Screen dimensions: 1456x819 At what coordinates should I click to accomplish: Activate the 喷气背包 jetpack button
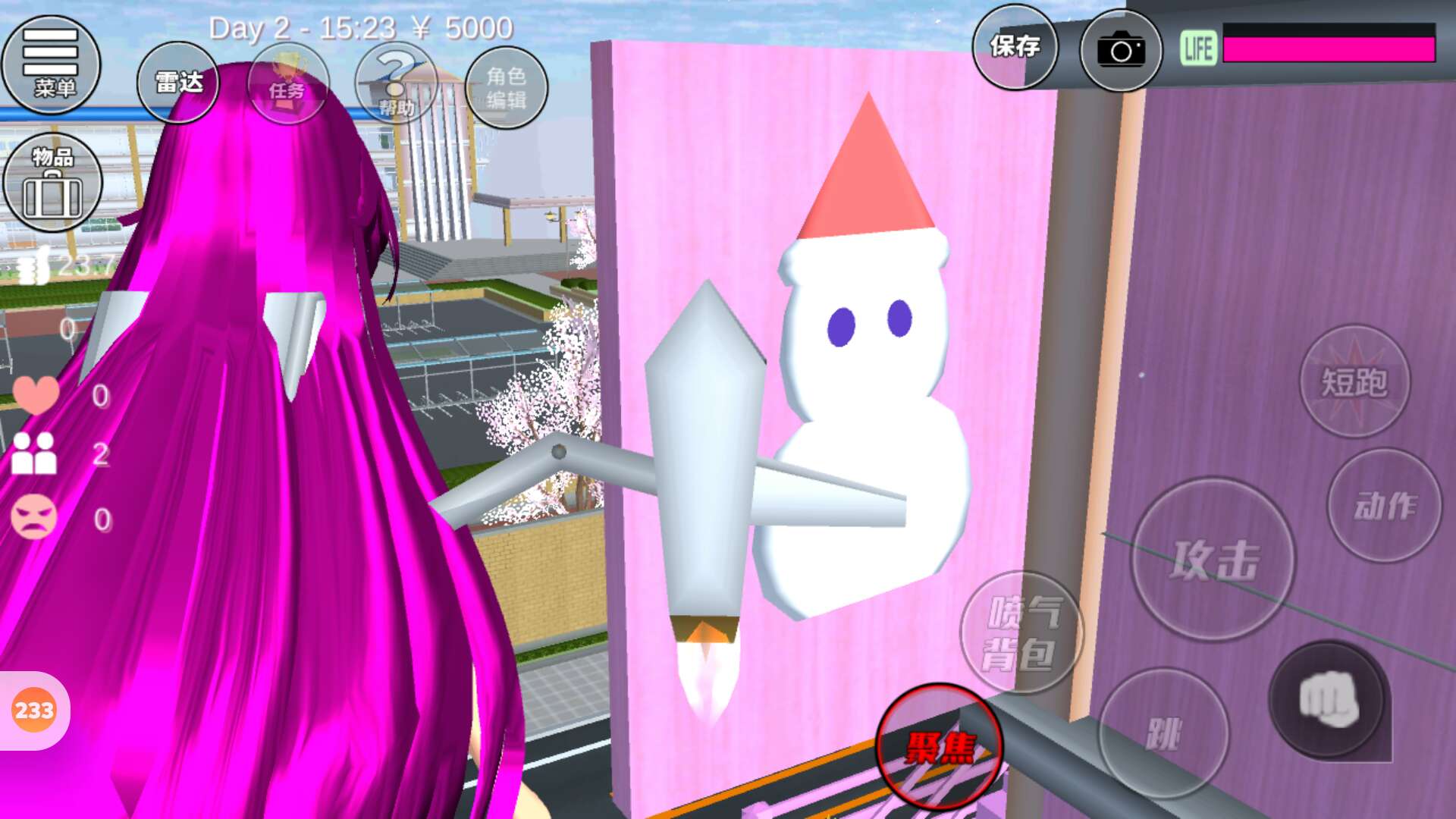[1021, 633]
